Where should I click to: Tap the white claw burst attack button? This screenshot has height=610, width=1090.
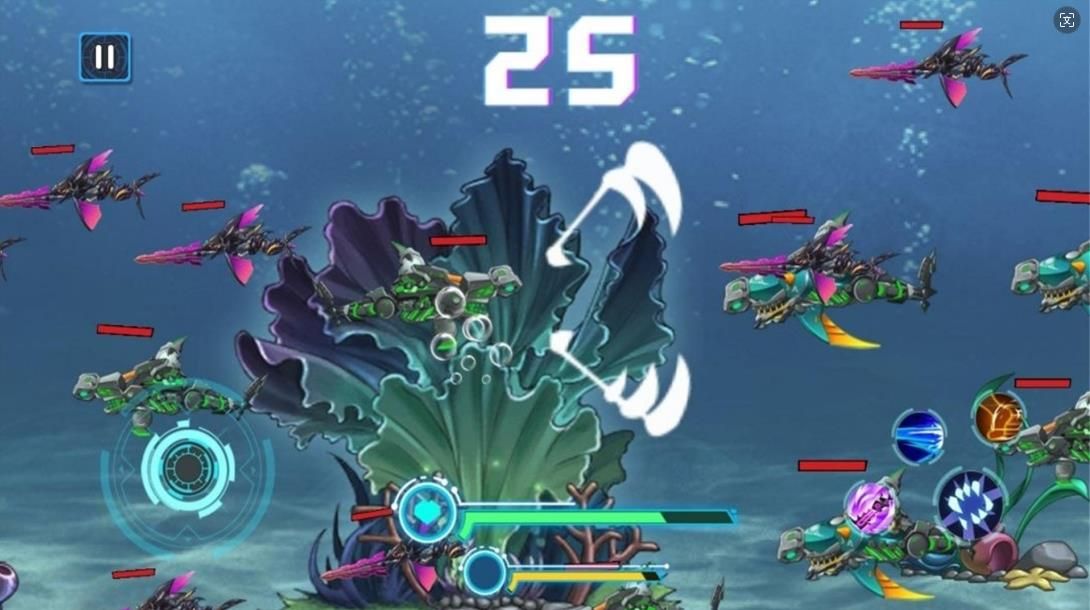click(x=969, y=503)
